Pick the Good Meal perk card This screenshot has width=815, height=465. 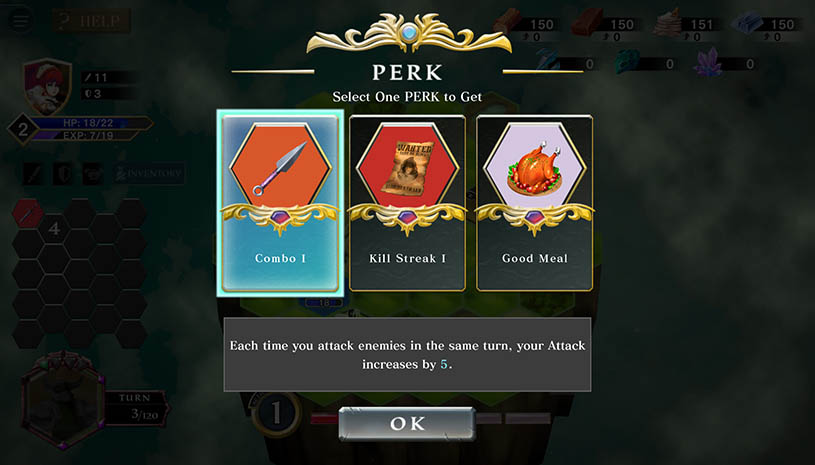point(534,203)
